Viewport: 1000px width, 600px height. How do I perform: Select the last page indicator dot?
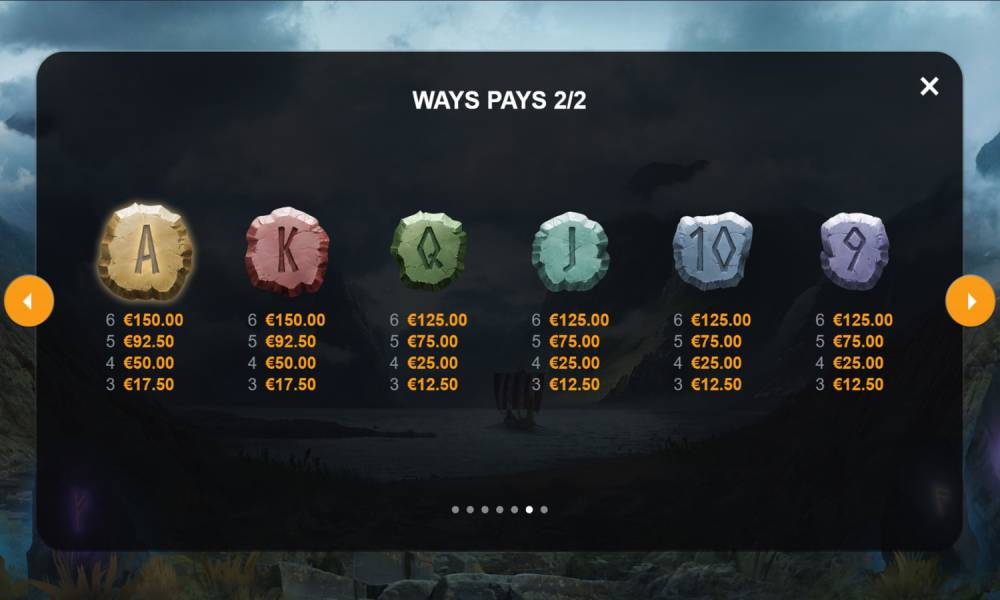point(544,509)
